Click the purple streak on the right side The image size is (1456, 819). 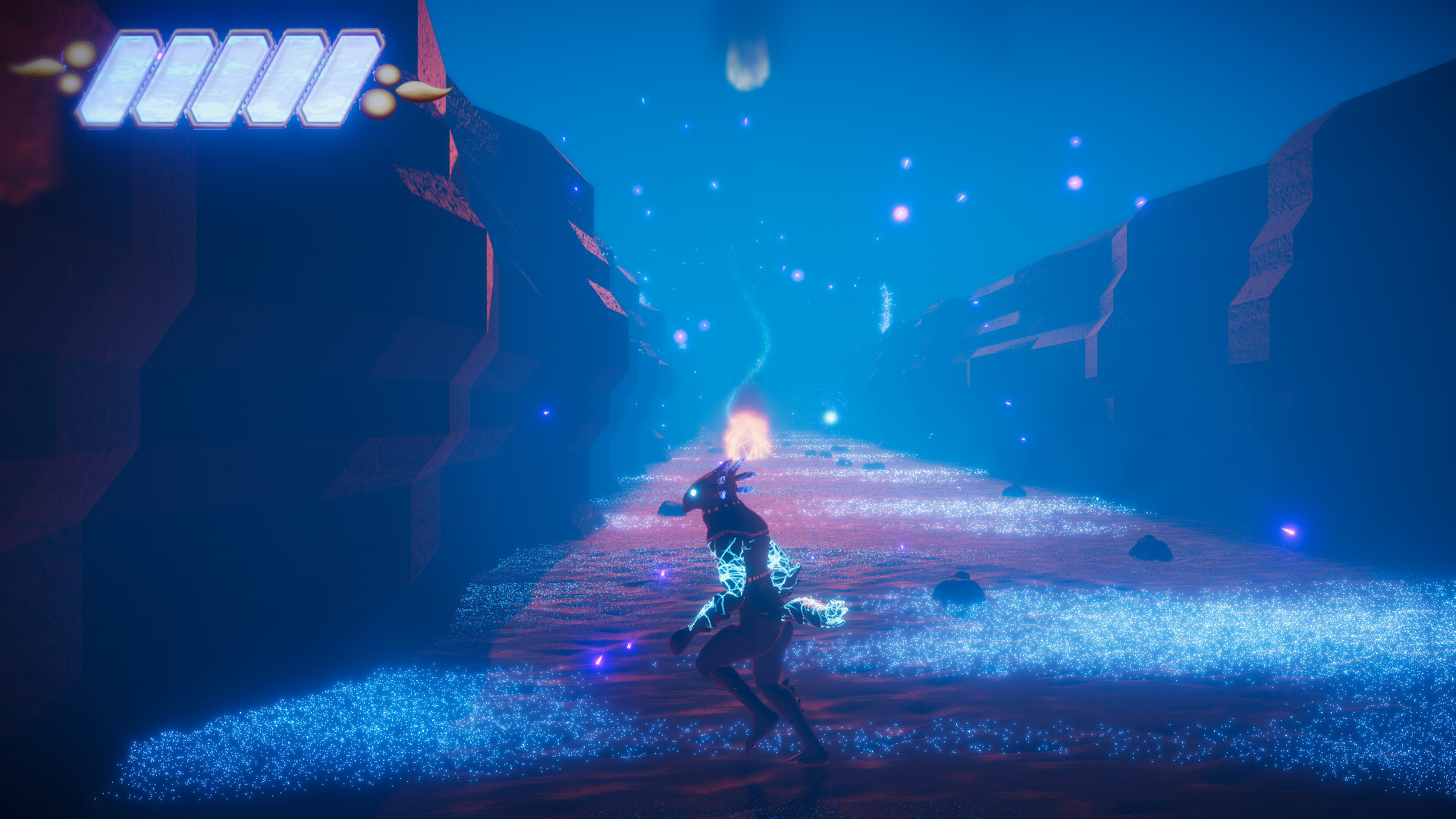point(1291,532)
